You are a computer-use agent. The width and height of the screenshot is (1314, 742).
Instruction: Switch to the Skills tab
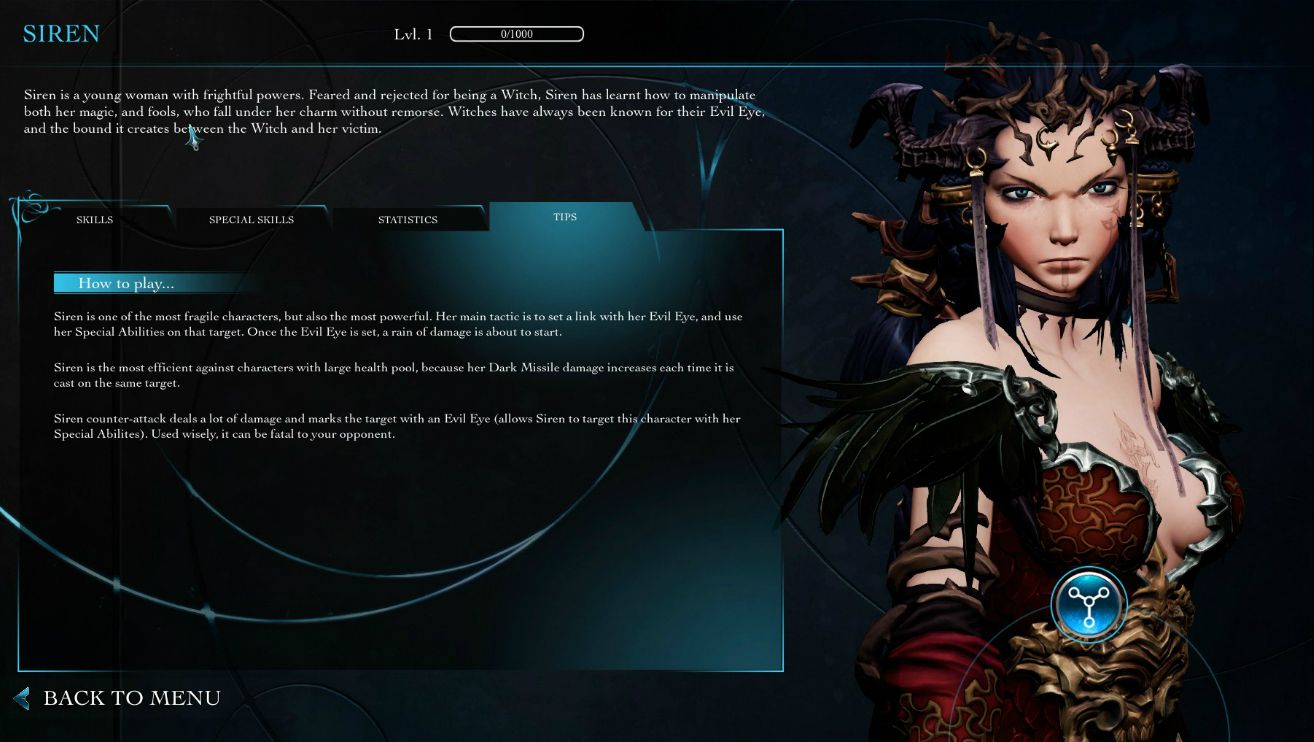(95, 219)
